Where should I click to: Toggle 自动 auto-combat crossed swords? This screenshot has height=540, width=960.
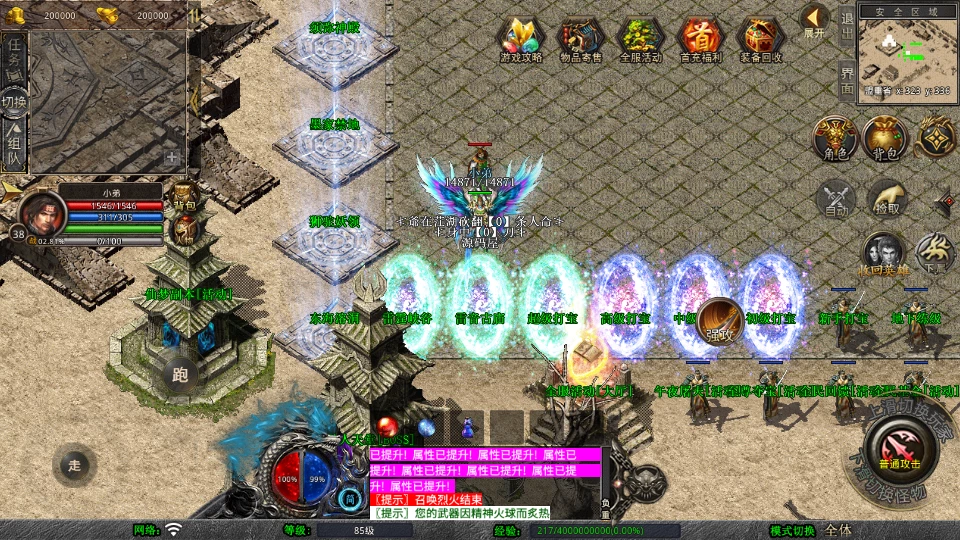(x=835, y=198)
